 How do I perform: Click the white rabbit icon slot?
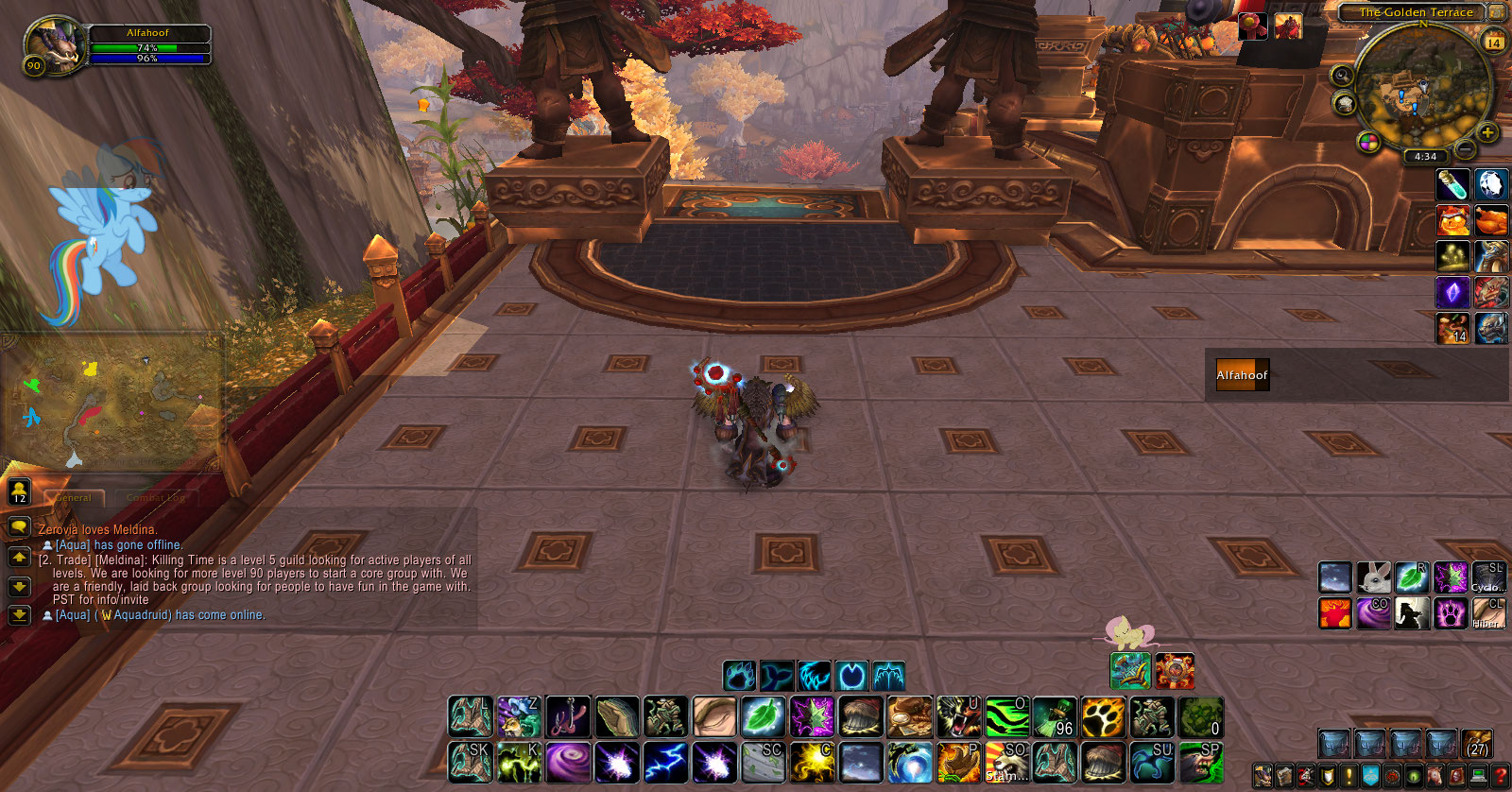pyautogui.click(x=1373, y=577)
